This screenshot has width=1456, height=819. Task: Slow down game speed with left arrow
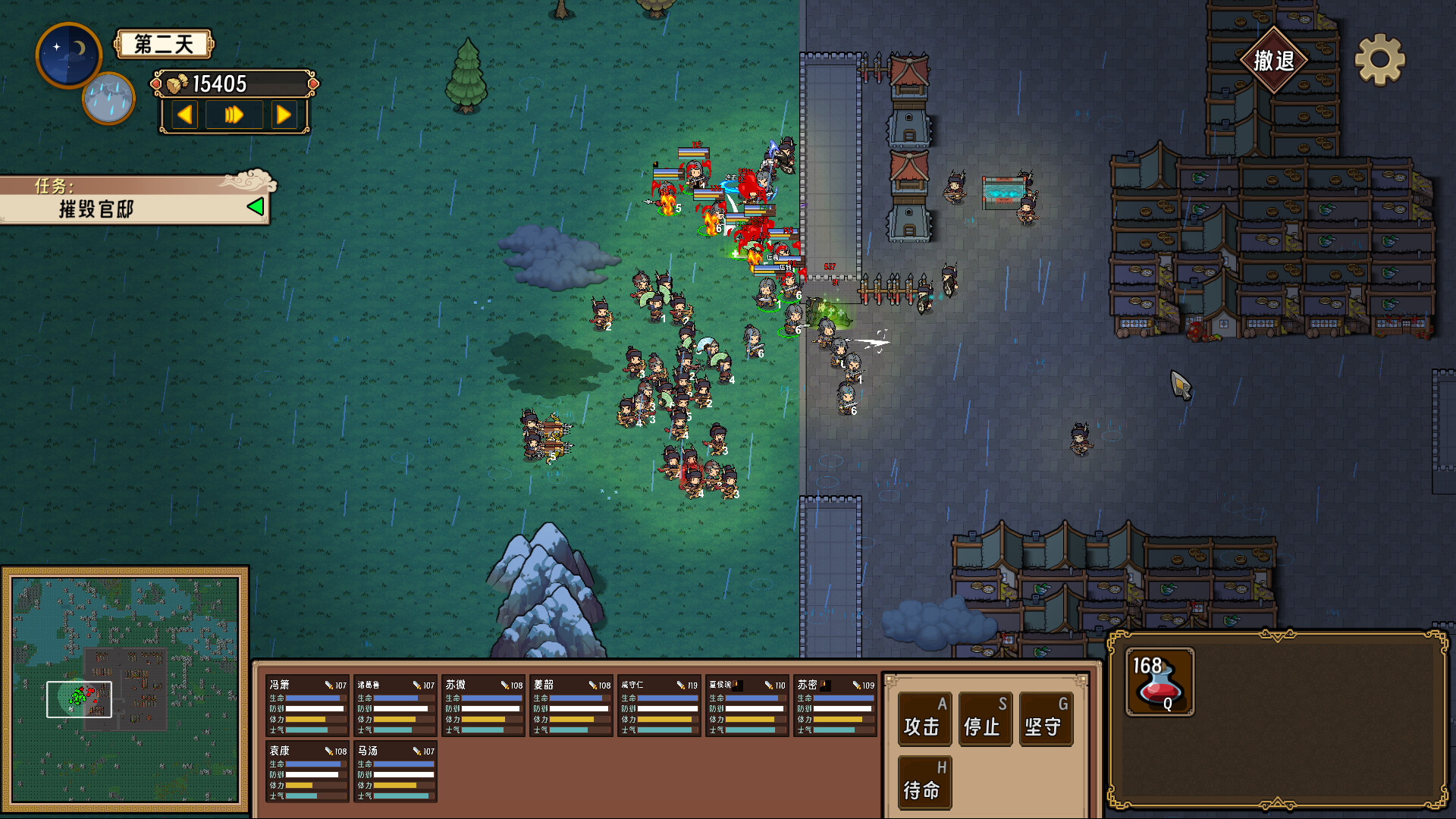(184, 115)
